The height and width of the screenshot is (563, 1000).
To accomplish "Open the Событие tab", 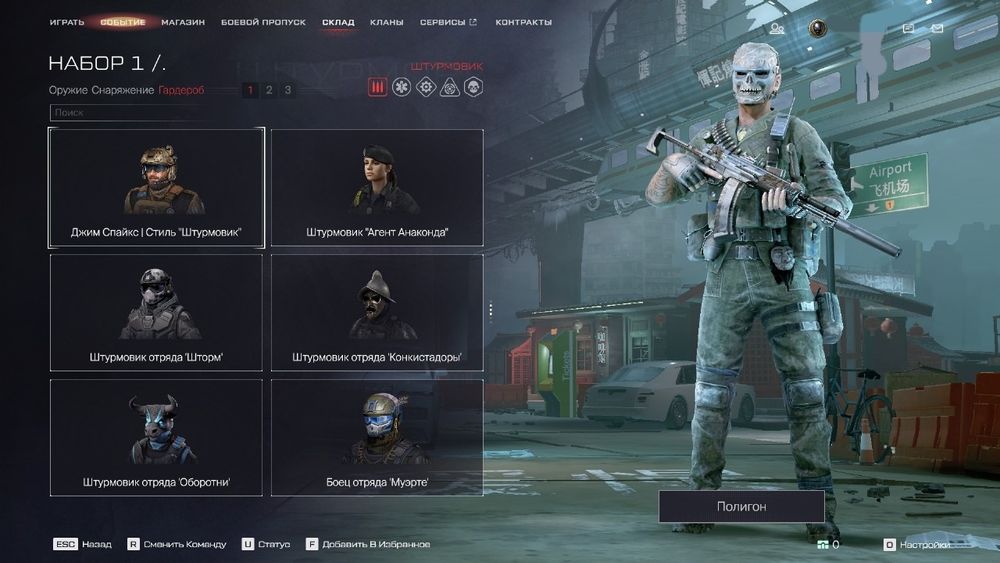I will pyautogui.click(x=122, y=22).
